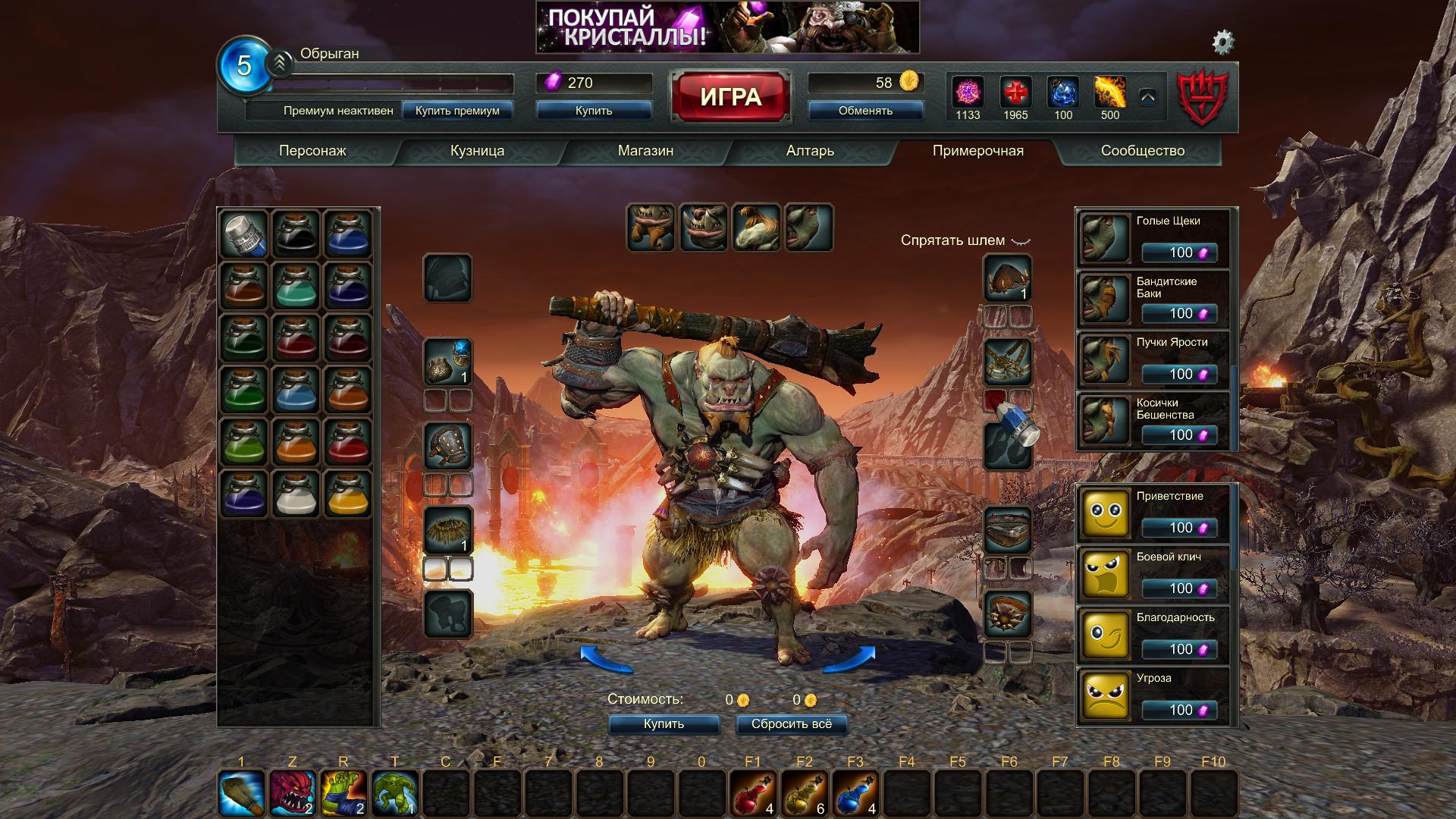Expand the boosts panel arrow
Screen dimensions: 1456x819
(1147, 97)
